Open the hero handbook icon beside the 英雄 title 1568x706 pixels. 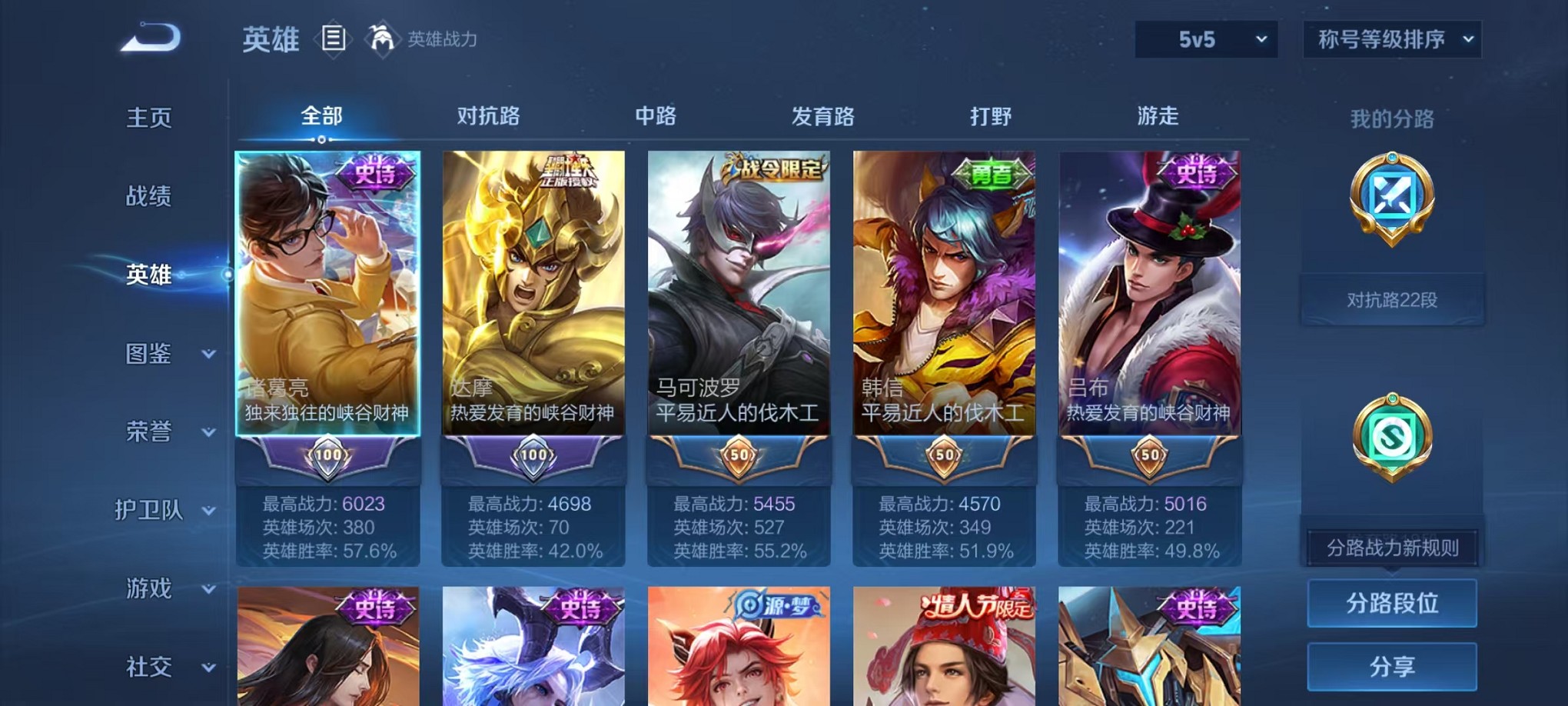334,39
